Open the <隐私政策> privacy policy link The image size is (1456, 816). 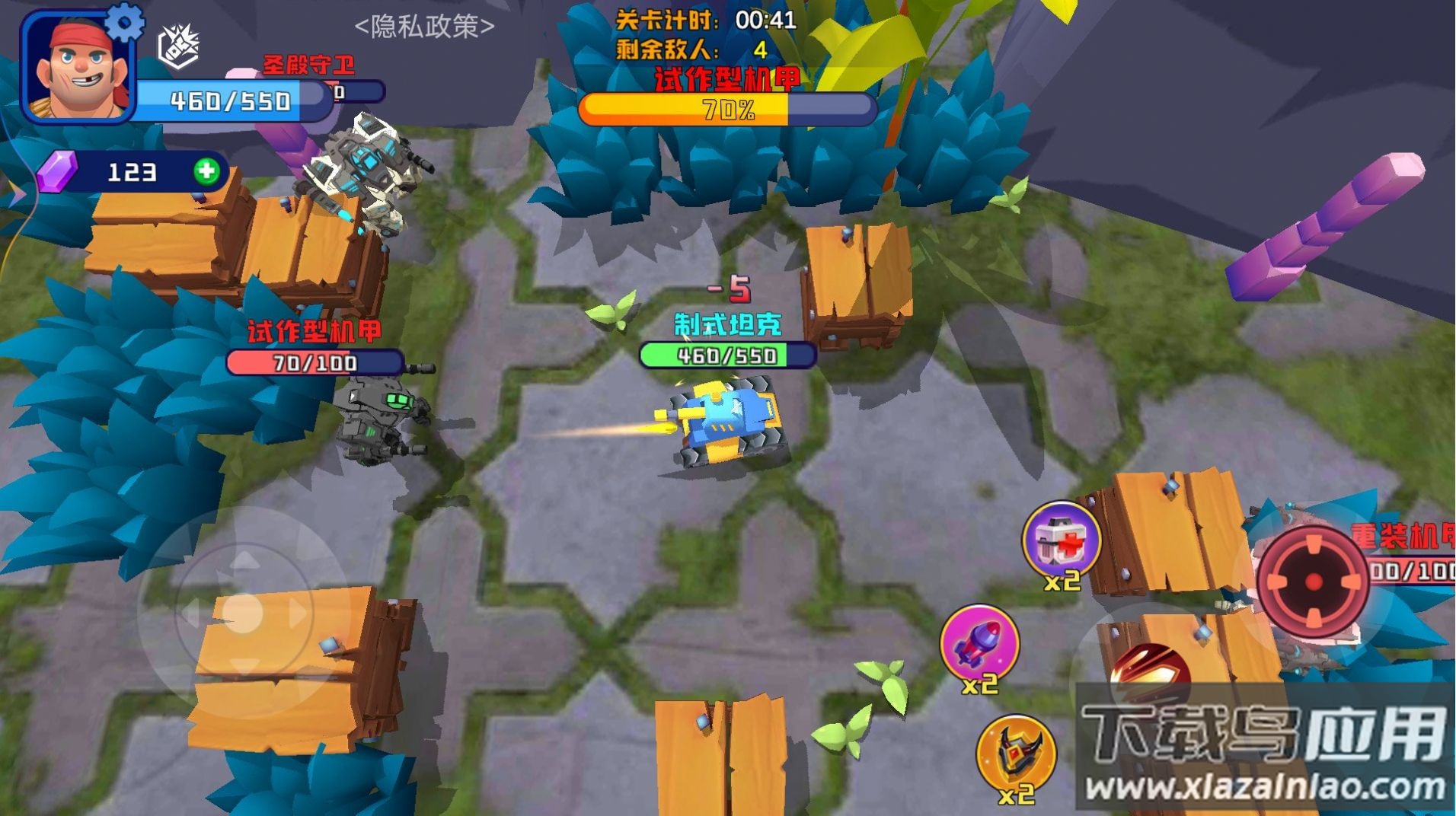424,24
